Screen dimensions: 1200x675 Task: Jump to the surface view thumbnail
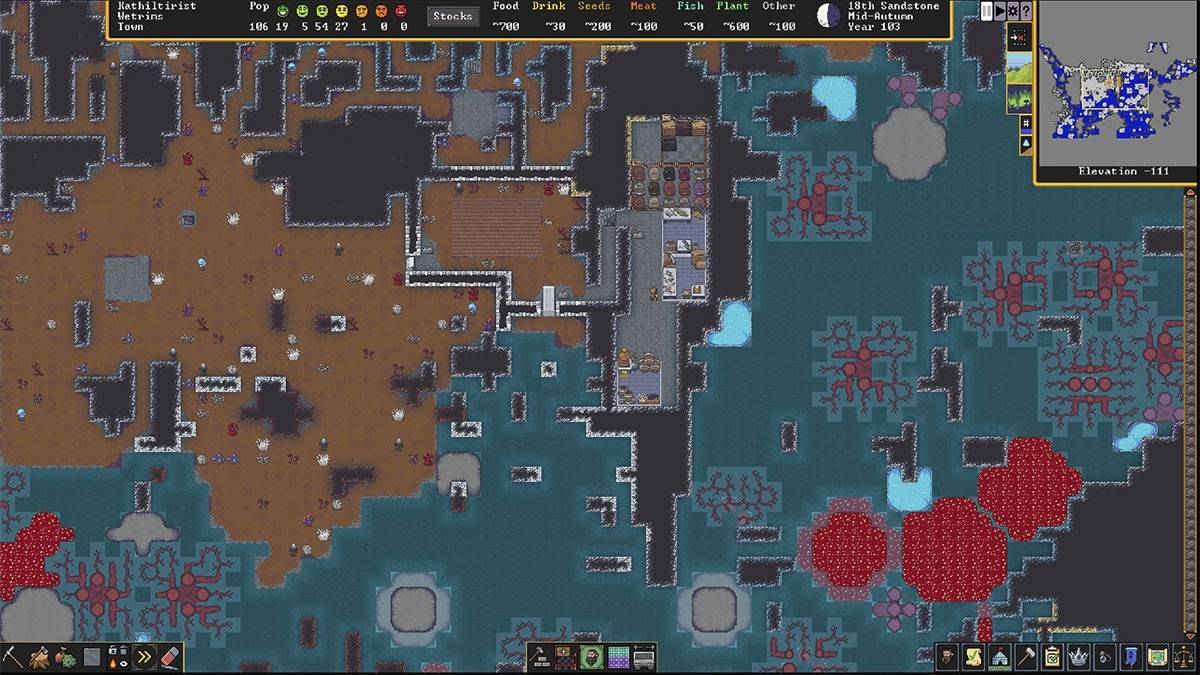tap(1019, 70)
